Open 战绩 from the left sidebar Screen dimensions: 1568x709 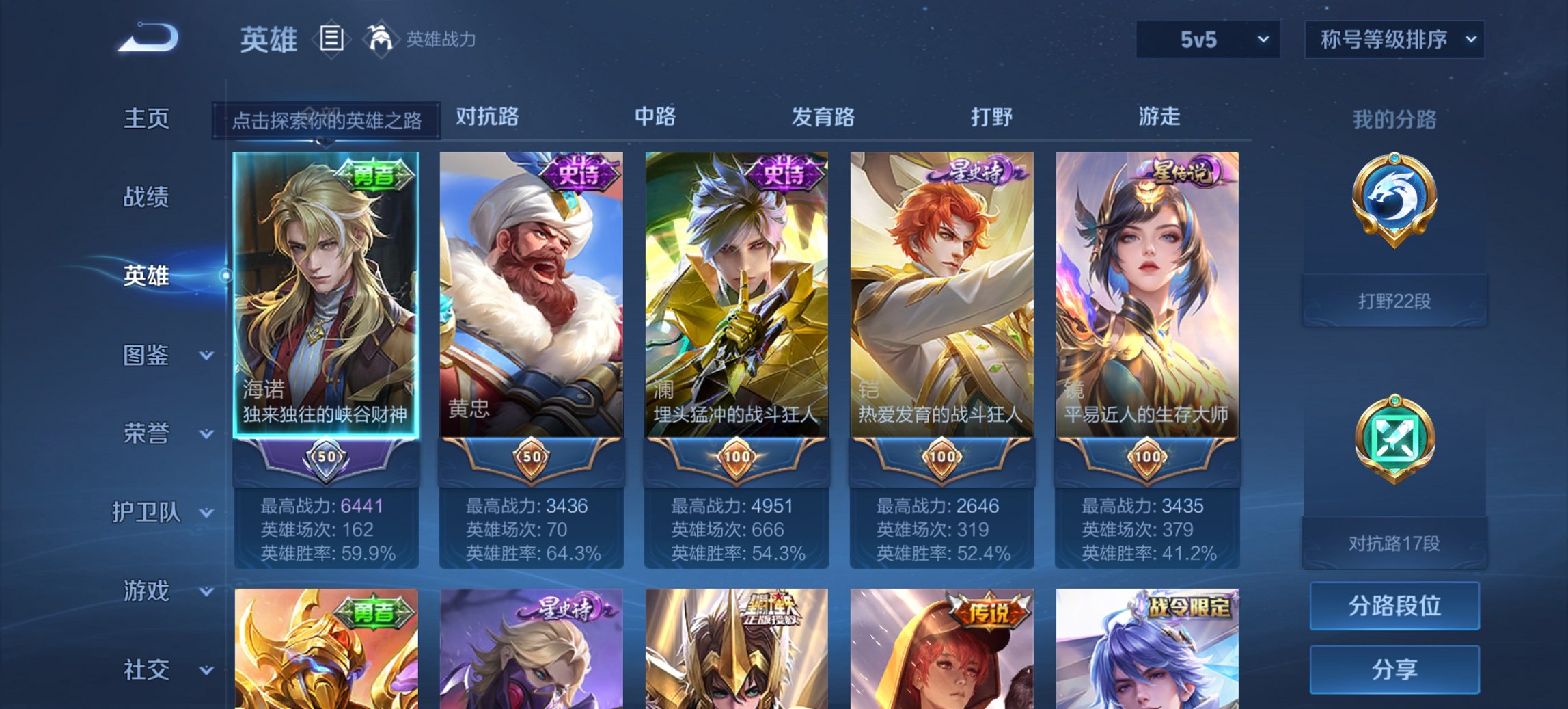click(146, 198)
